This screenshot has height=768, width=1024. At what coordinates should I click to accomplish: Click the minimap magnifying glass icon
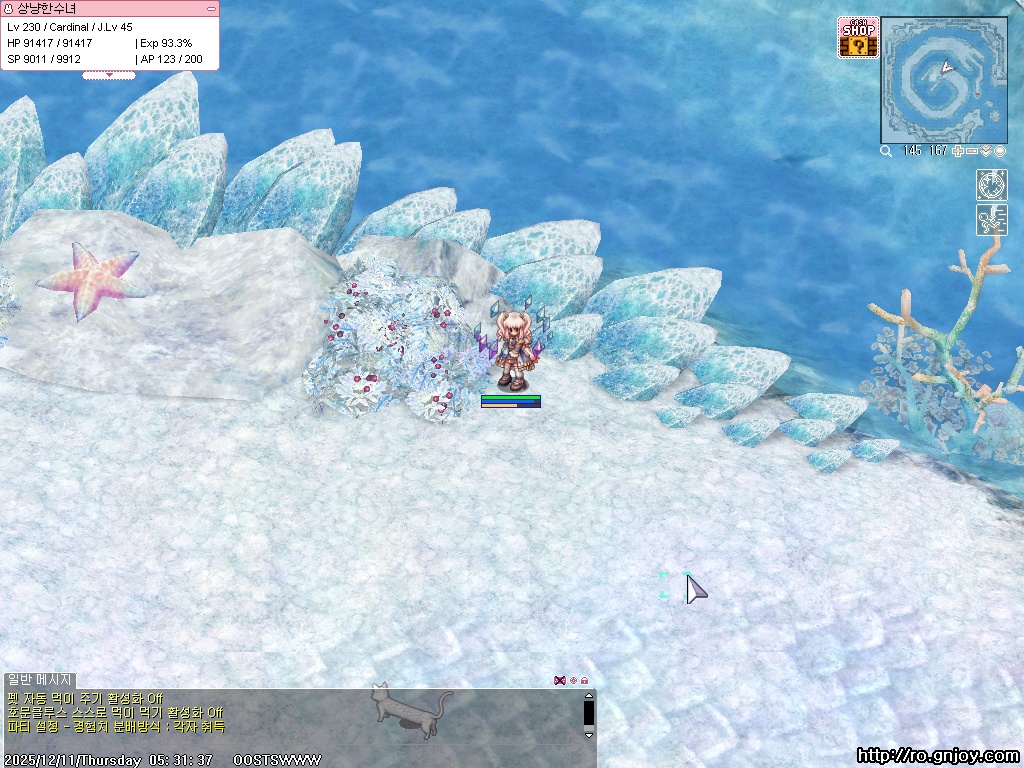[886, 151]
